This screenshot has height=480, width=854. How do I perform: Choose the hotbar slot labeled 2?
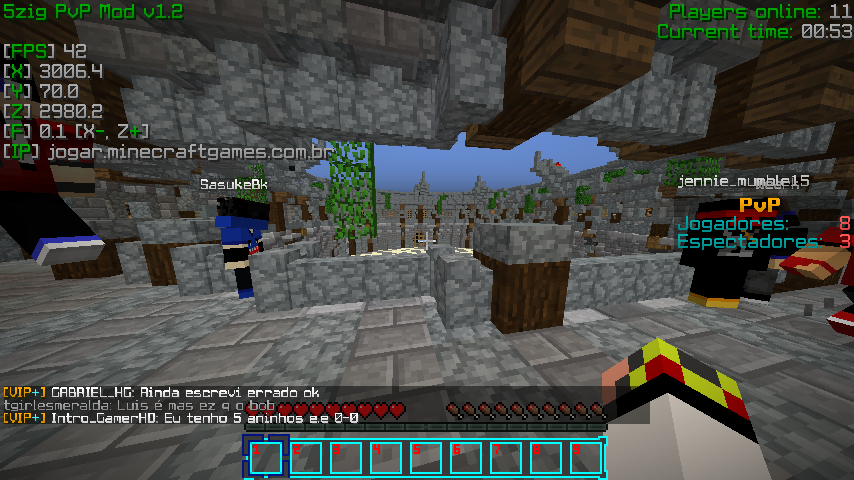coord(305,457)
